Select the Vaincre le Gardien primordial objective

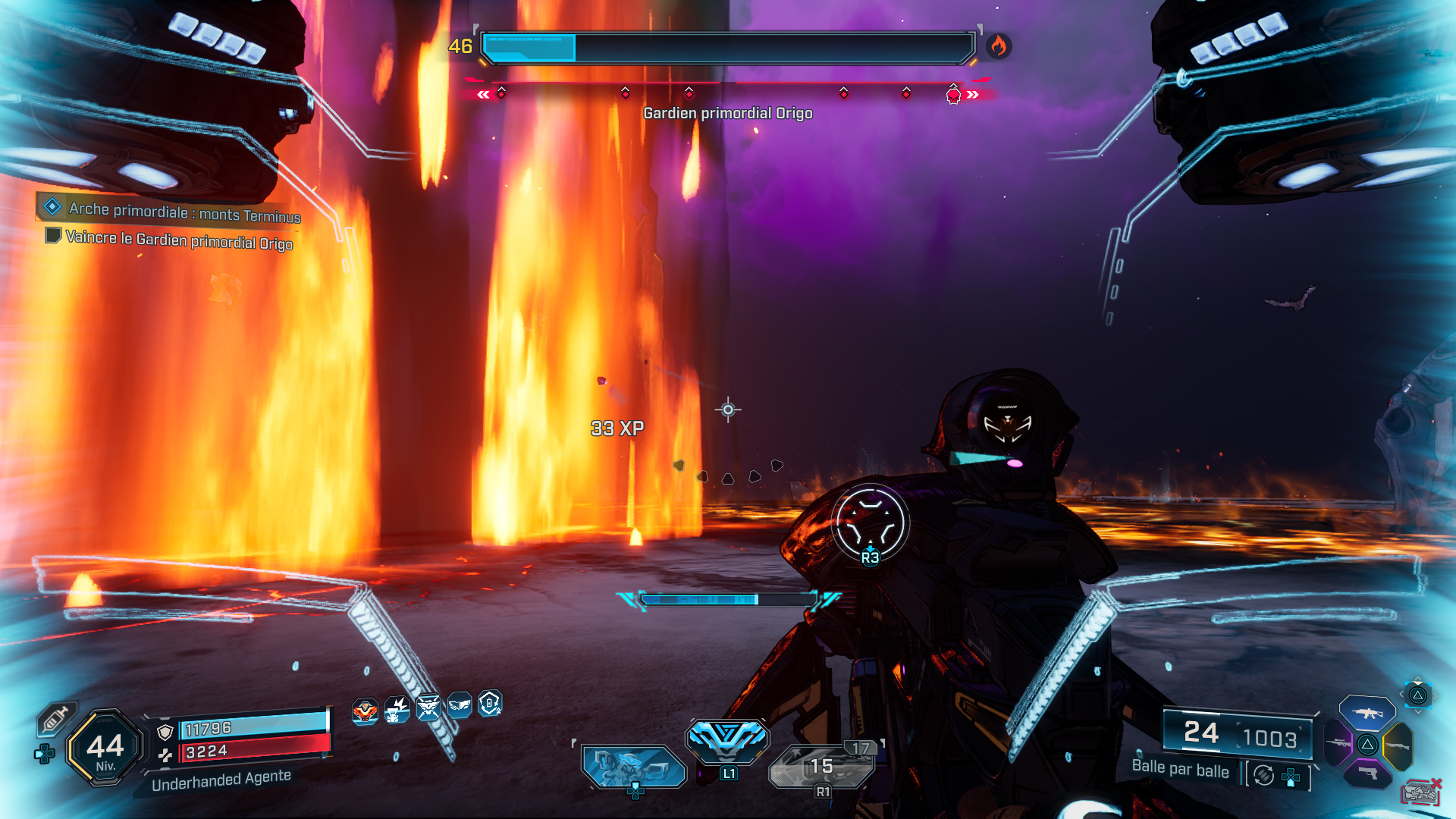click(x=179, y=240)
